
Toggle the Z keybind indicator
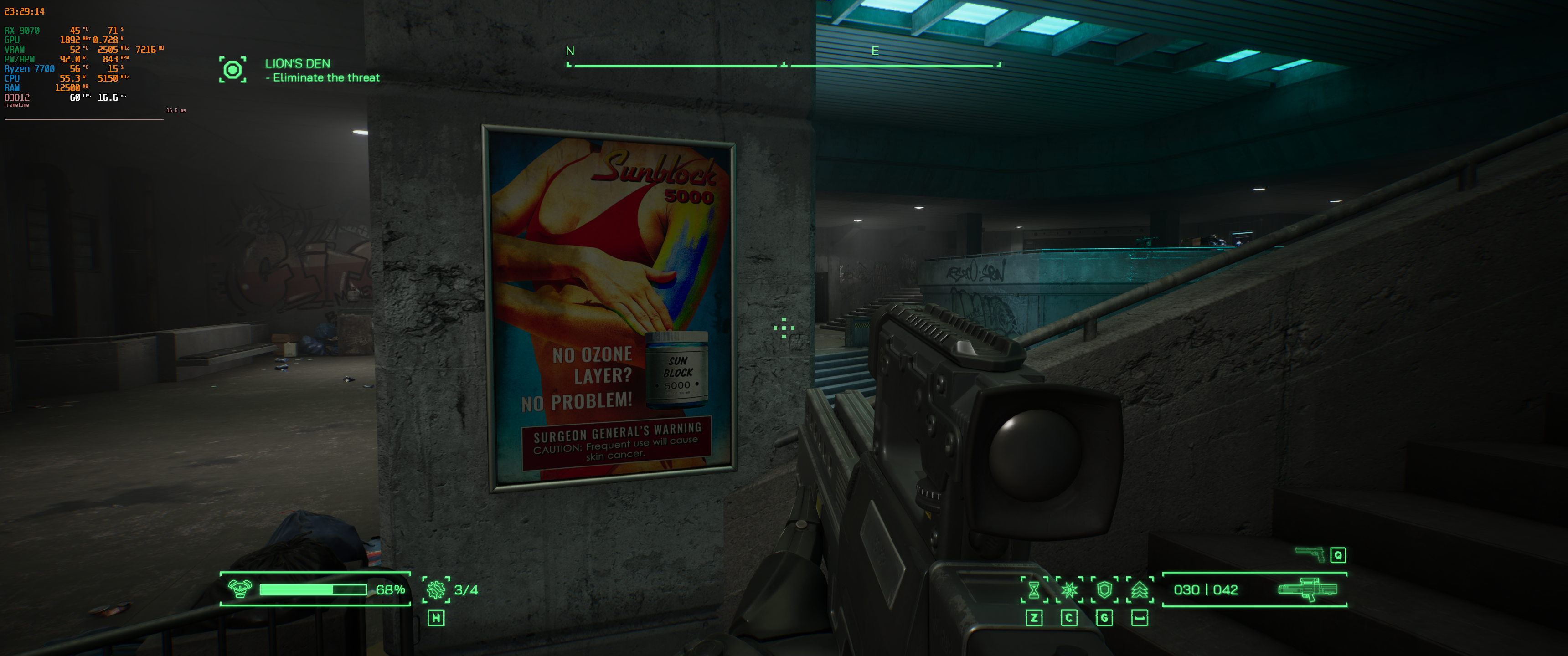(1034, 618)
